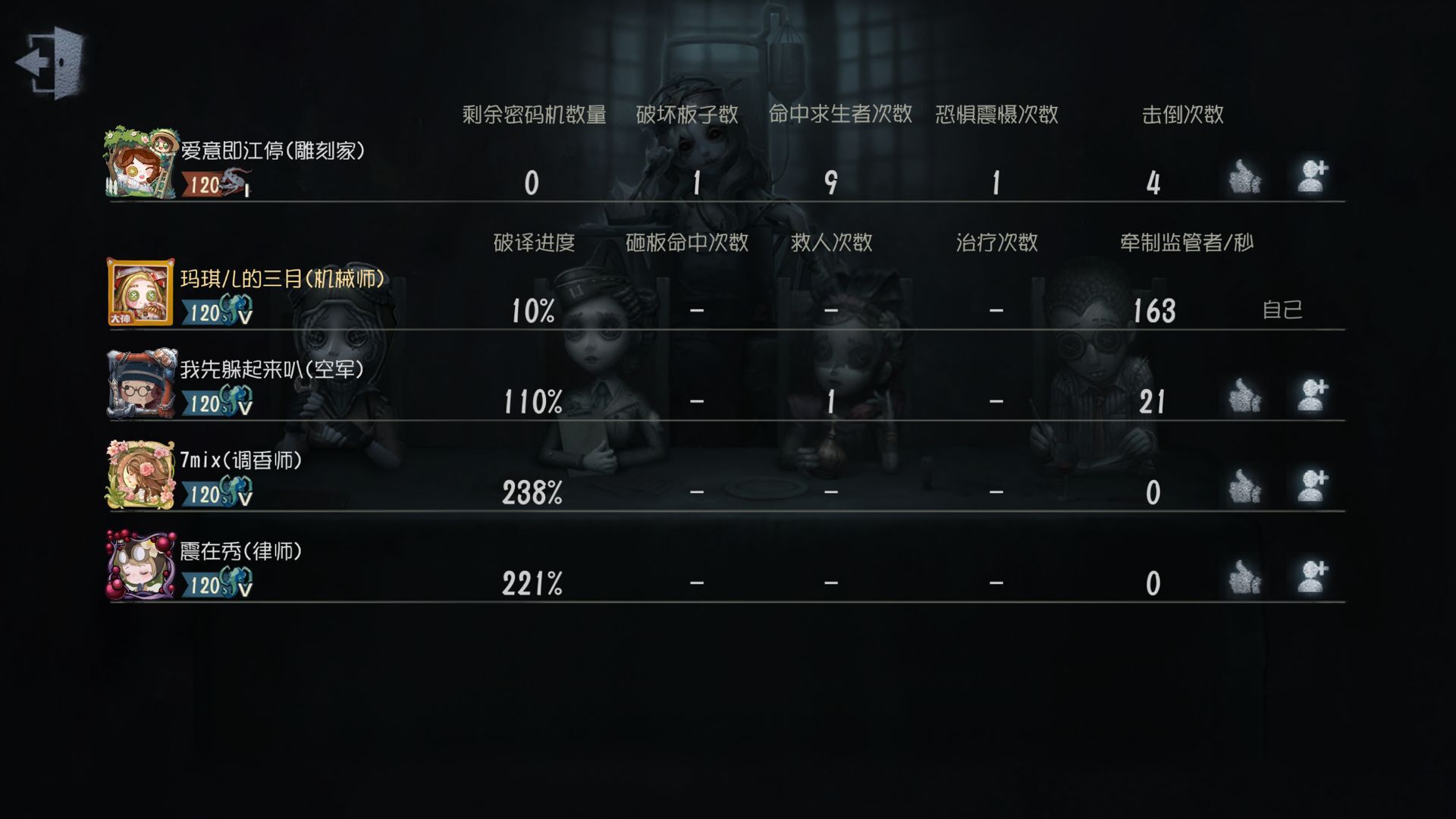Open the 调香师 player's avatar portrait
Screen dimensions: 1456x819
coord(141,475)
